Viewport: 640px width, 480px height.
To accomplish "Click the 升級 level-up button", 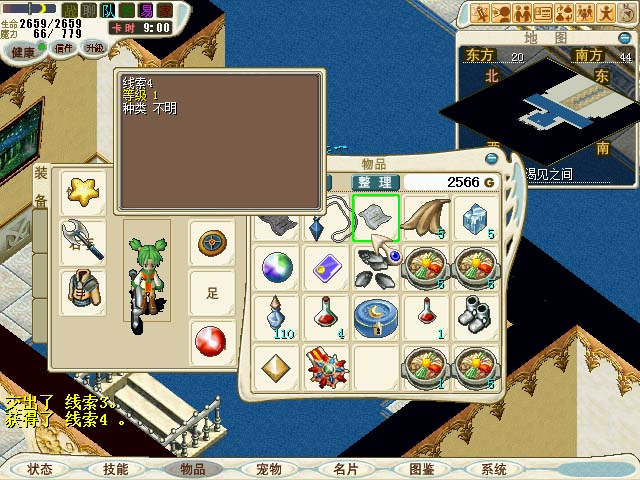I will pyautogui.click(x=95, y=47).
